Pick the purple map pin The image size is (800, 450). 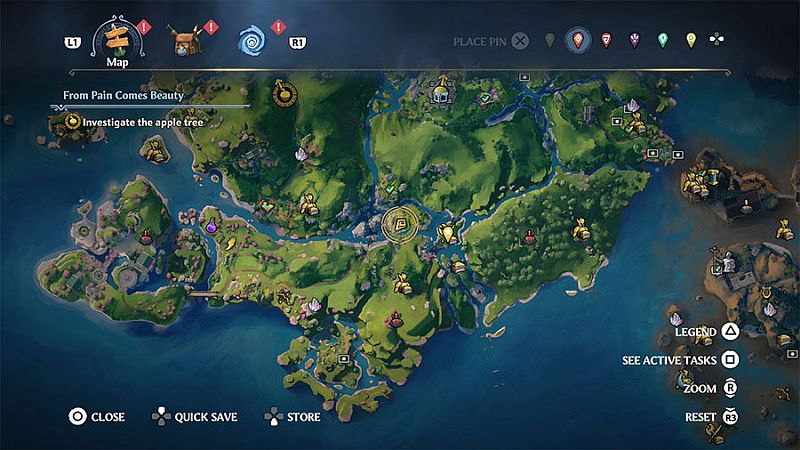634,41
